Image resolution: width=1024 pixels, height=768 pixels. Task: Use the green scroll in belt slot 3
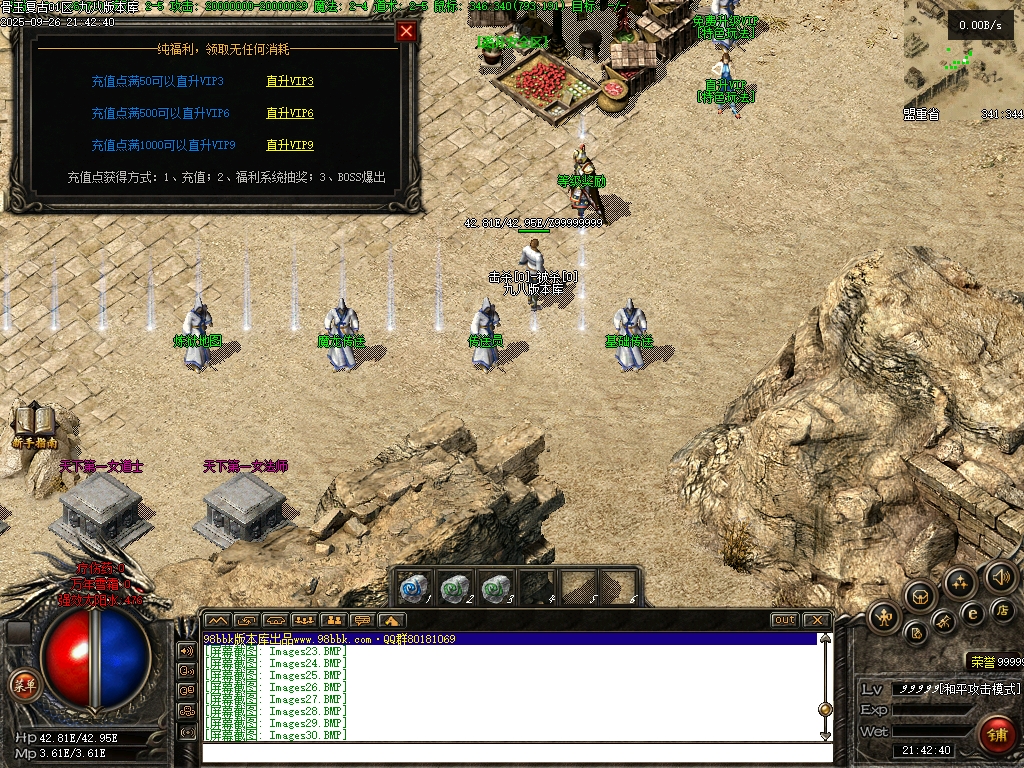(496, 587)
